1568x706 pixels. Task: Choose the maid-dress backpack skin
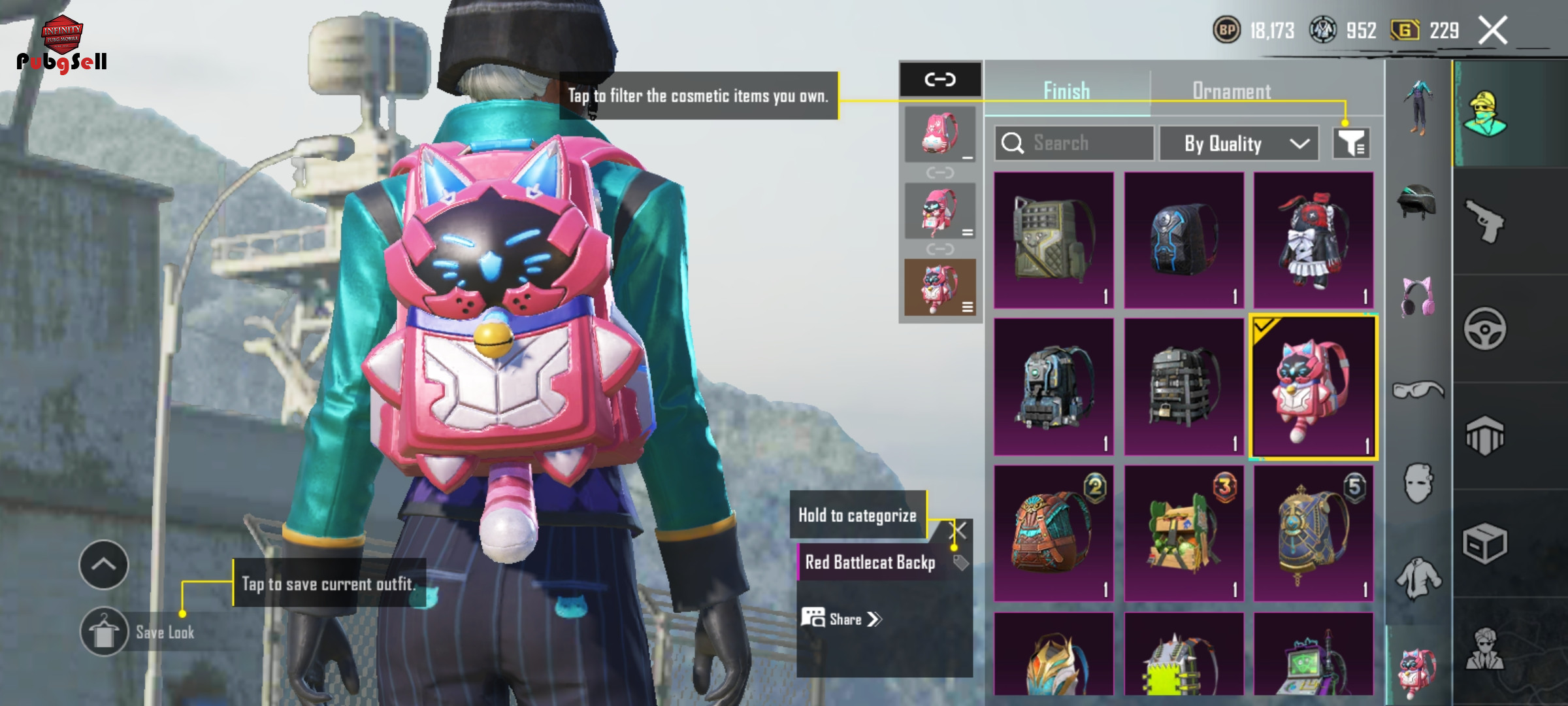pyautogui.click(x=1313, y=240)
